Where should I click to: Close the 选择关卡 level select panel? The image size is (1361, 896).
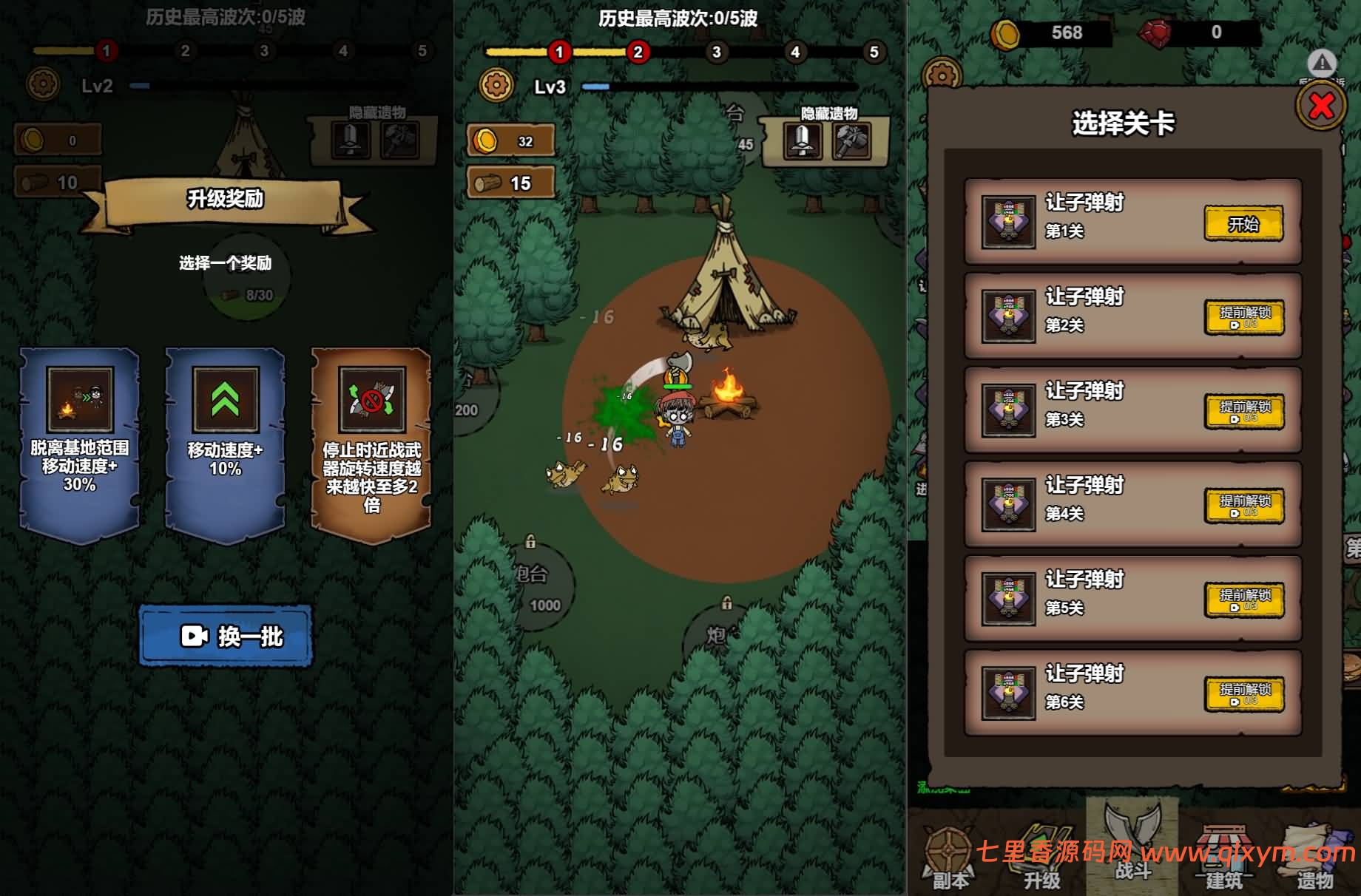click(1321, 107)
